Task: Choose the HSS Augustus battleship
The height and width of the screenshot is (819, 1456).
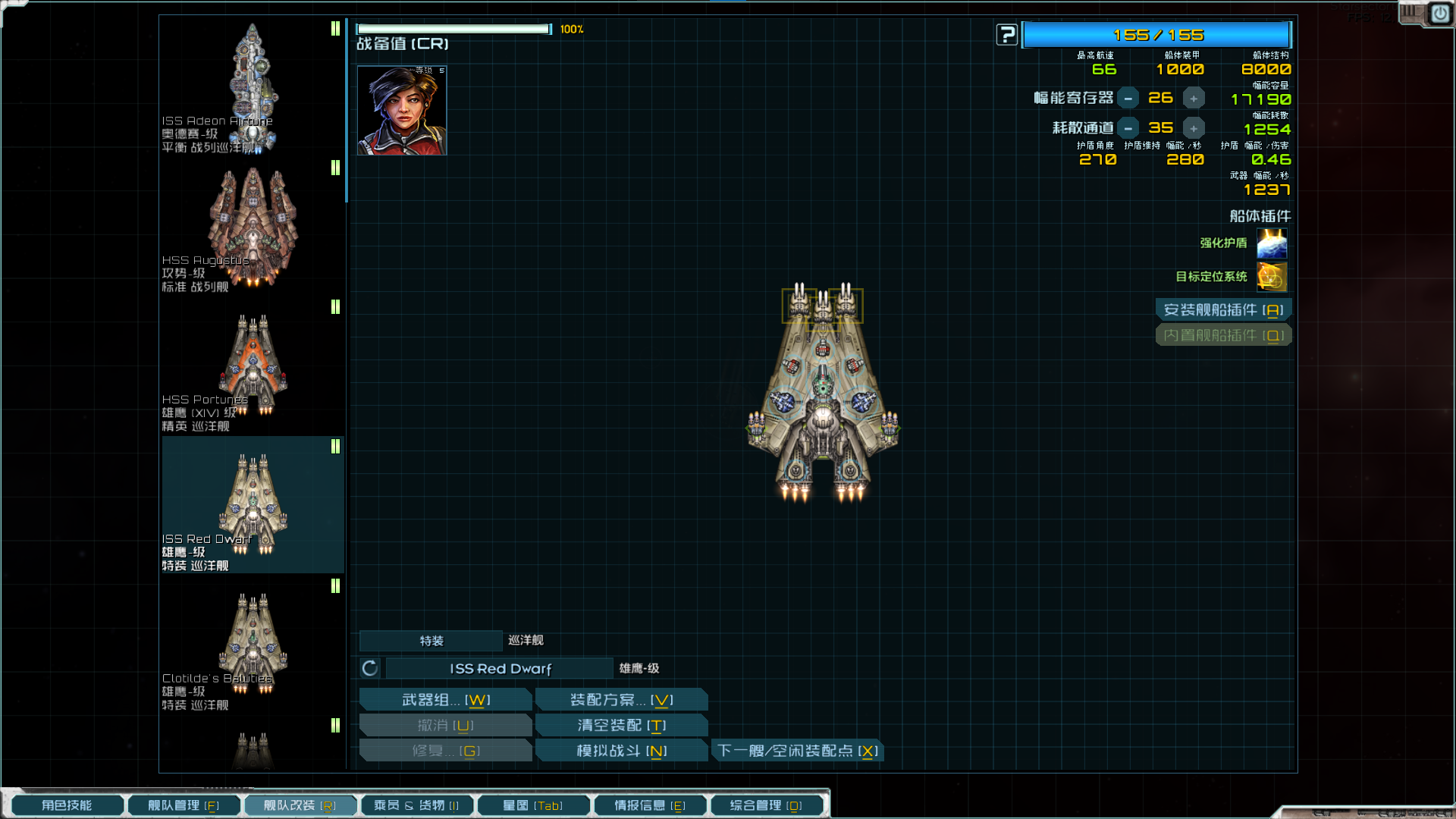Action: [253, 227]
